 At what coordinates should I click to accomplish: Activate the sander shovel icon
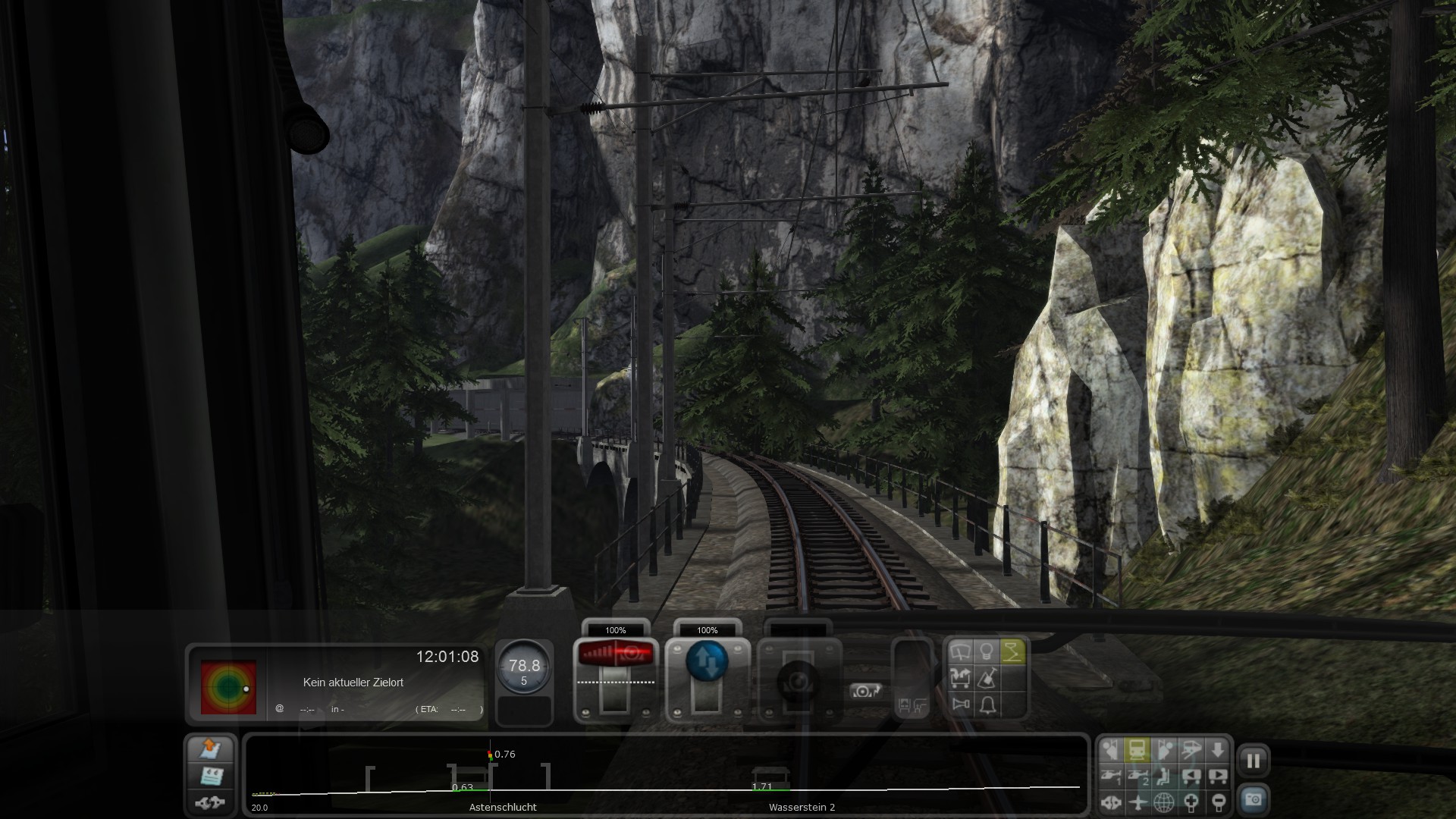click(x=987, y=678)
